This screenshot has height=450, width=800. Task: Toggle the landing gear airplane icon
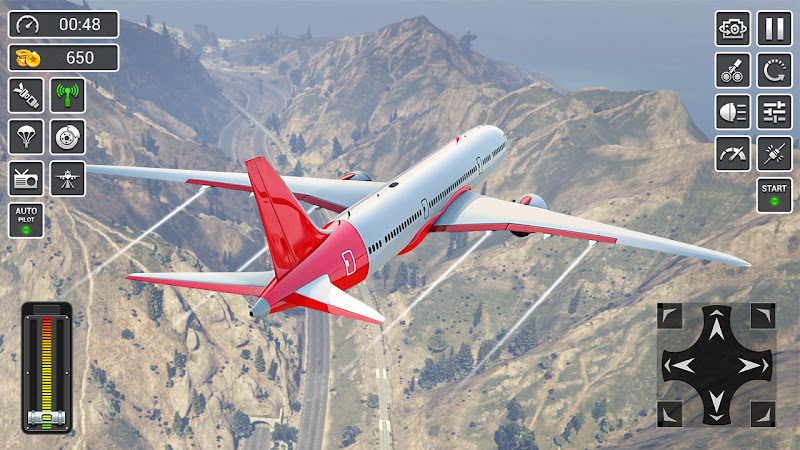(x=68, y=179)
